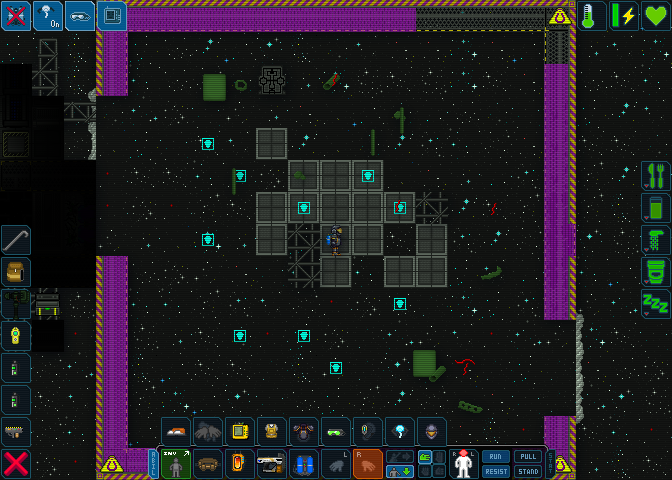Select the orange ID card slot
Viewport: 672px width, 480px height.
coord(240,464)
